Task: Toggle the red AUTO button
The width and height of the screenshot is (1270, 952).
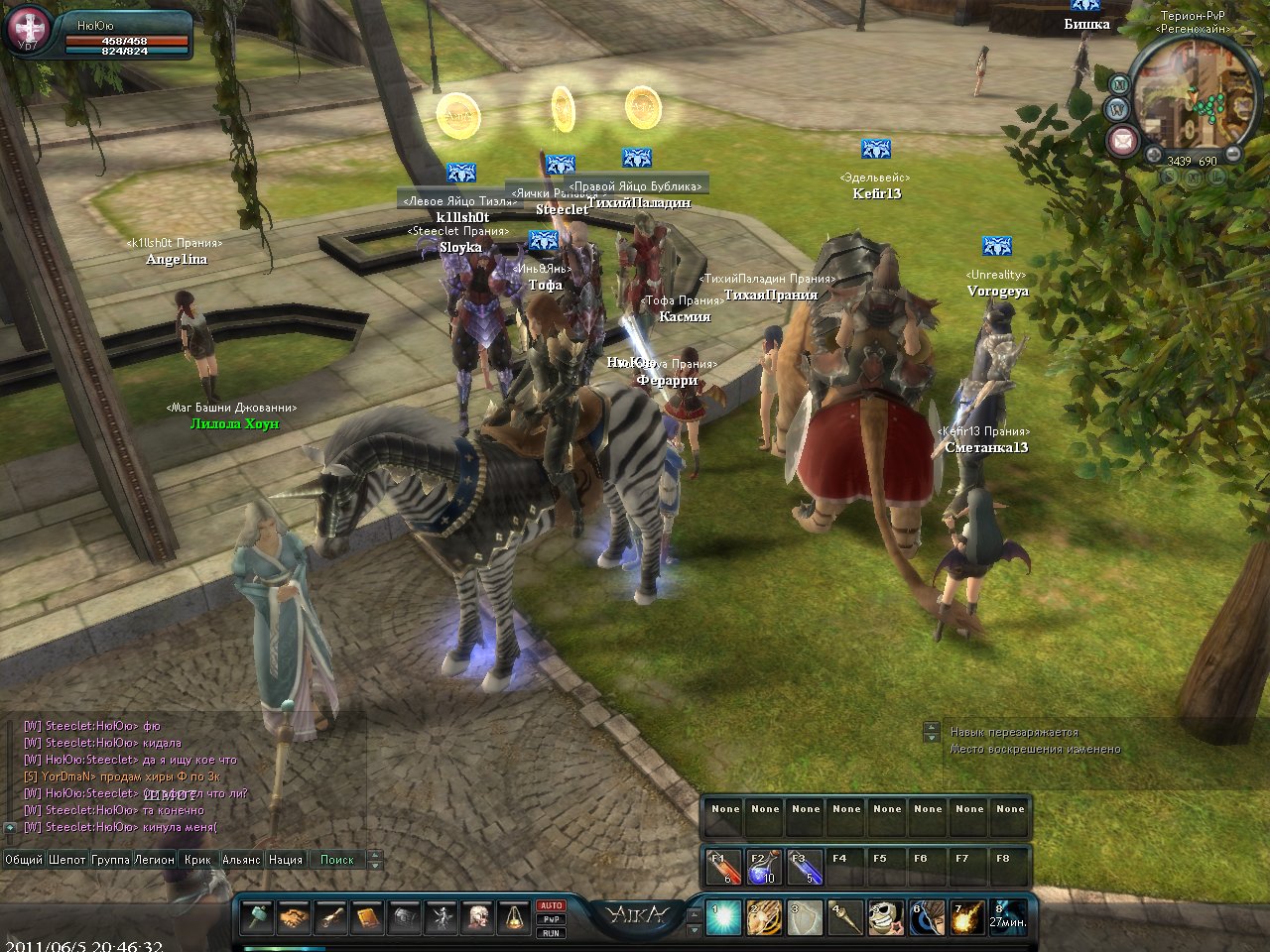Action: pos(551,905)
